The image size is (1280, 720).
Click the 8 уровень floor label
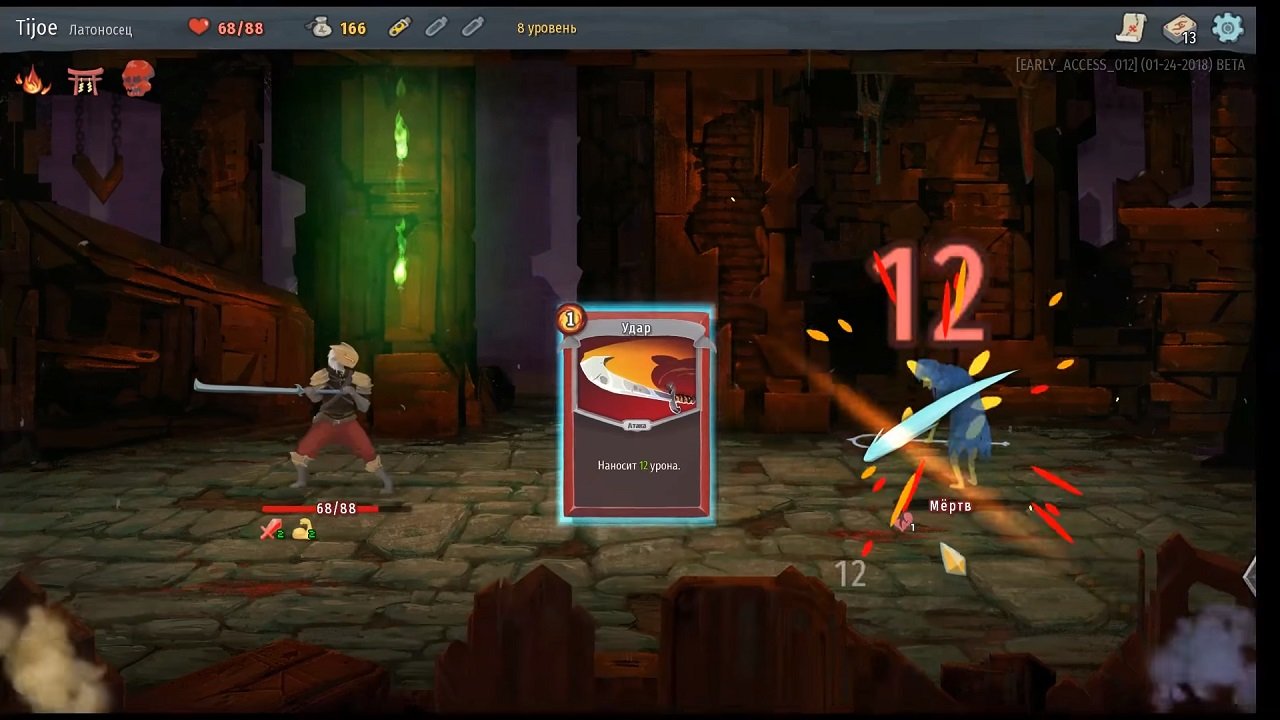[546, 28]
